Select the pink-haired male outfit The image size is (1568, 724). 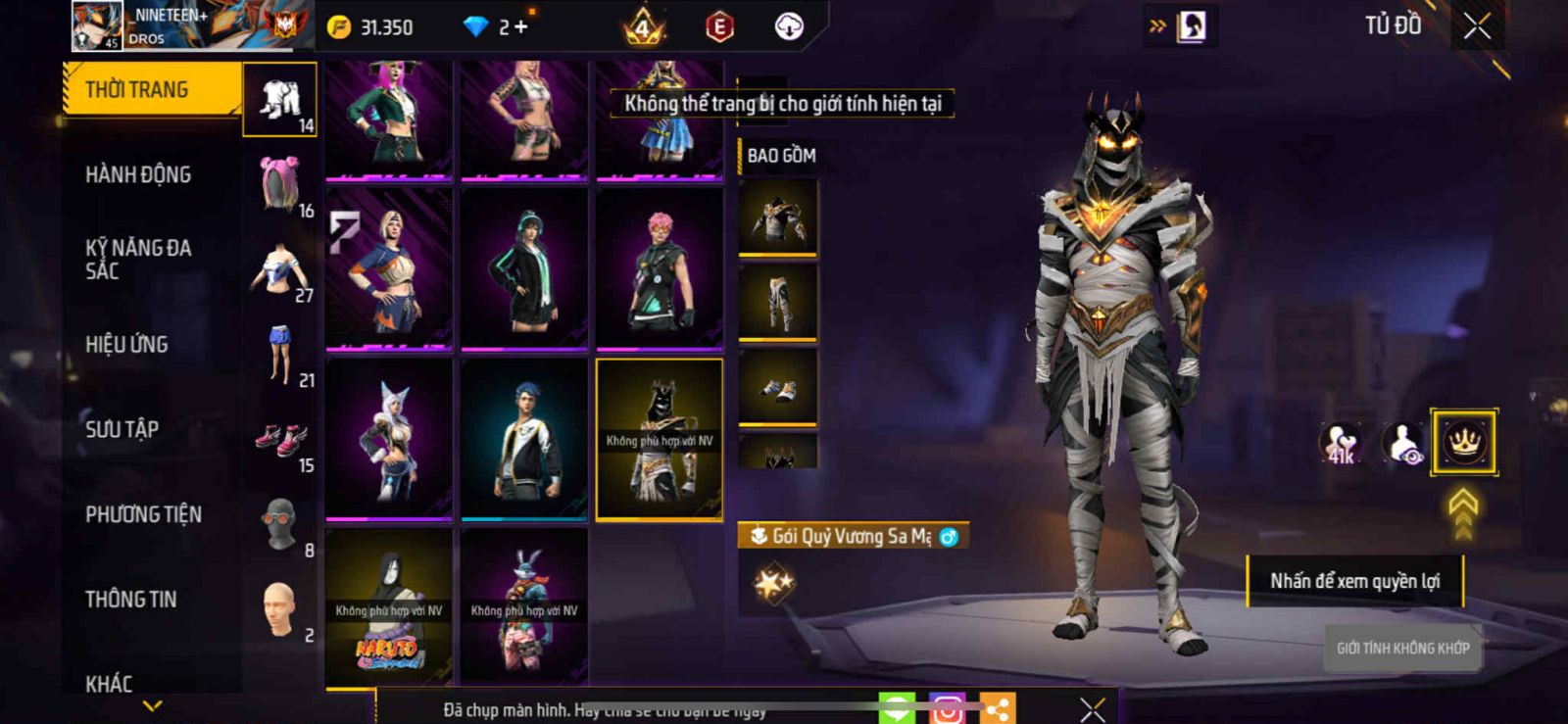coord(660,268)
